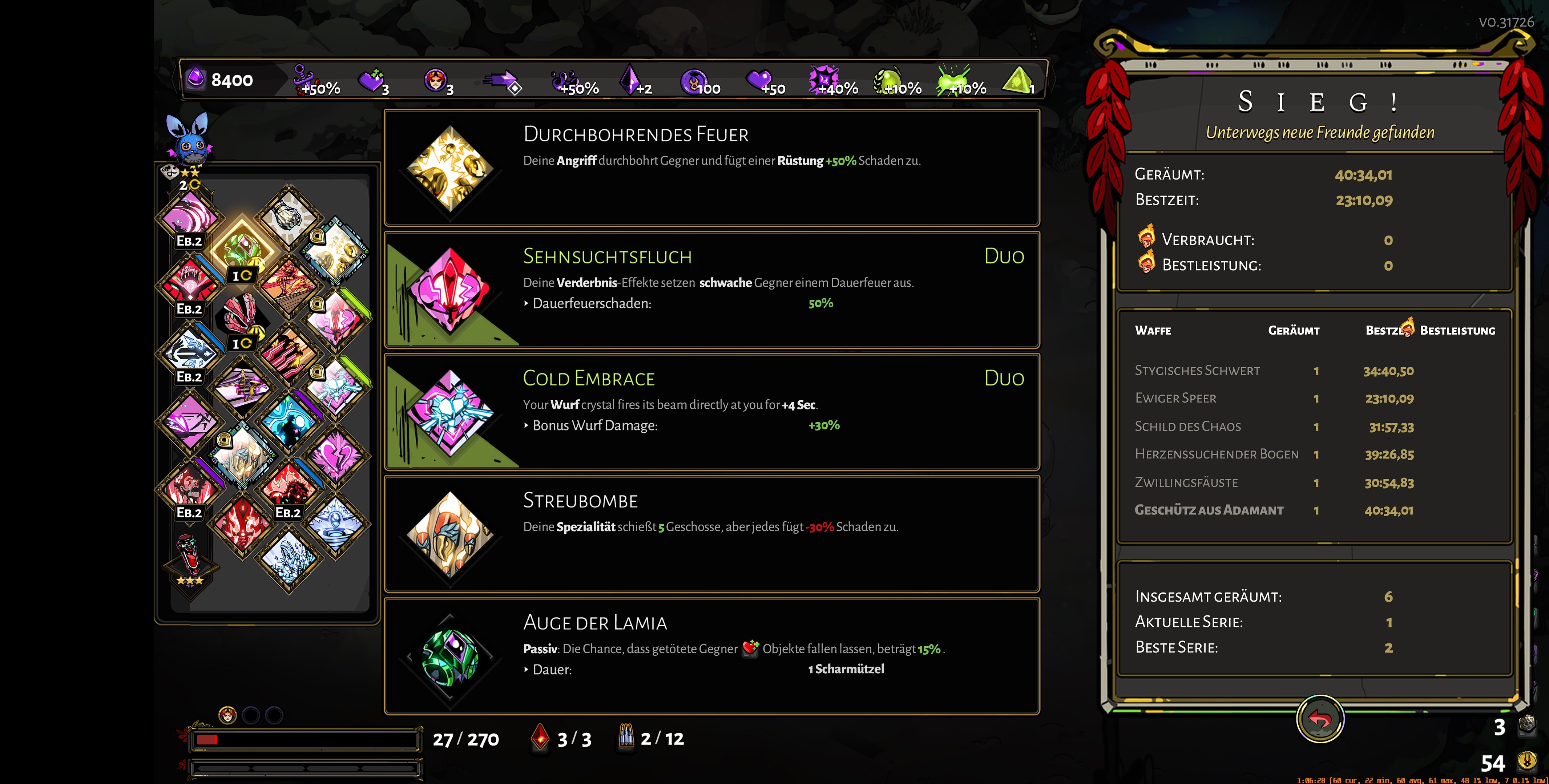Image resolution: width=1549 pixels, height=784 pixels.
Task: Choose the Cold Embrace duo boon row
Action: coord(712,412)
